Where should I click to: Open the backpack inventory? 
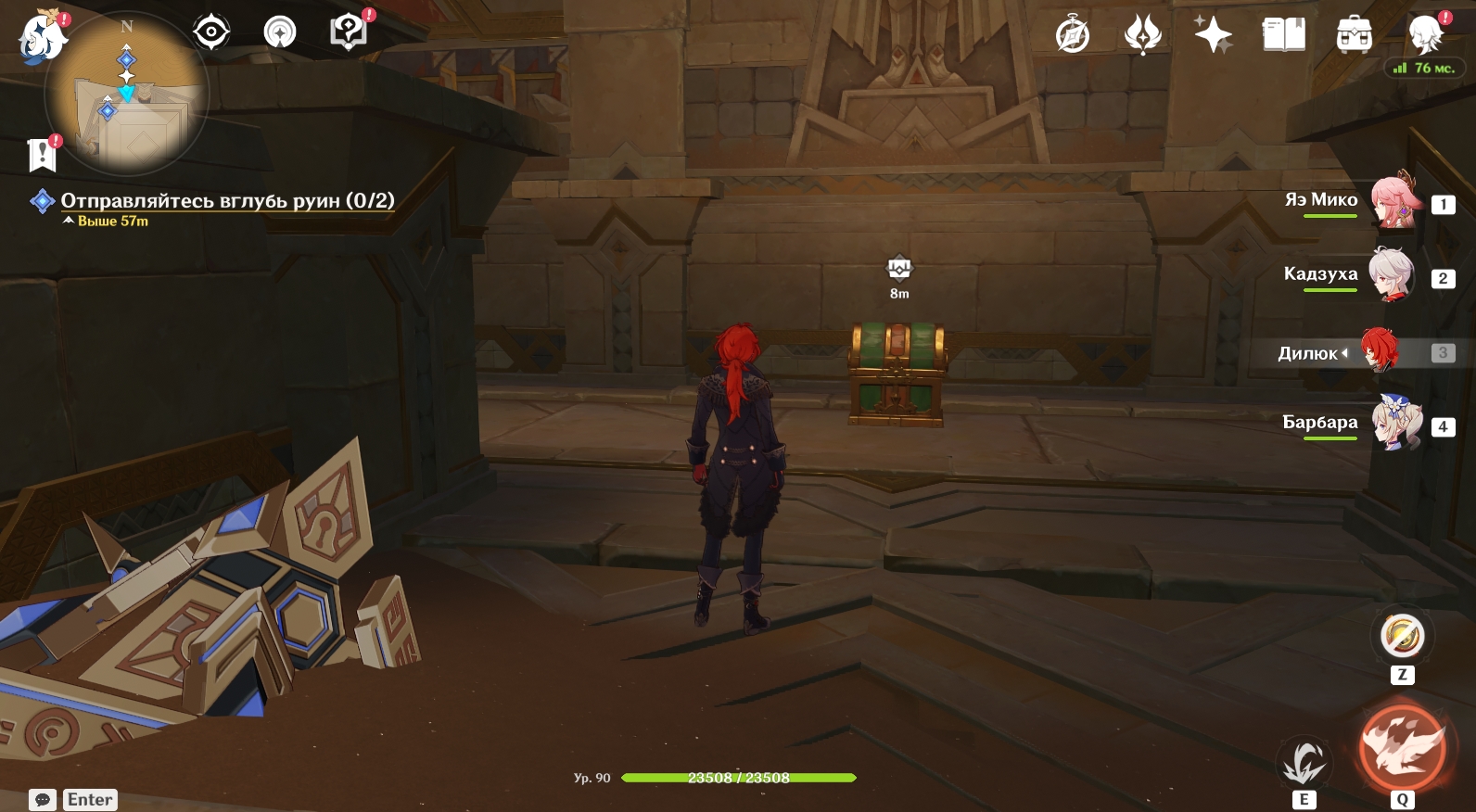click(x=1355, y=36)
